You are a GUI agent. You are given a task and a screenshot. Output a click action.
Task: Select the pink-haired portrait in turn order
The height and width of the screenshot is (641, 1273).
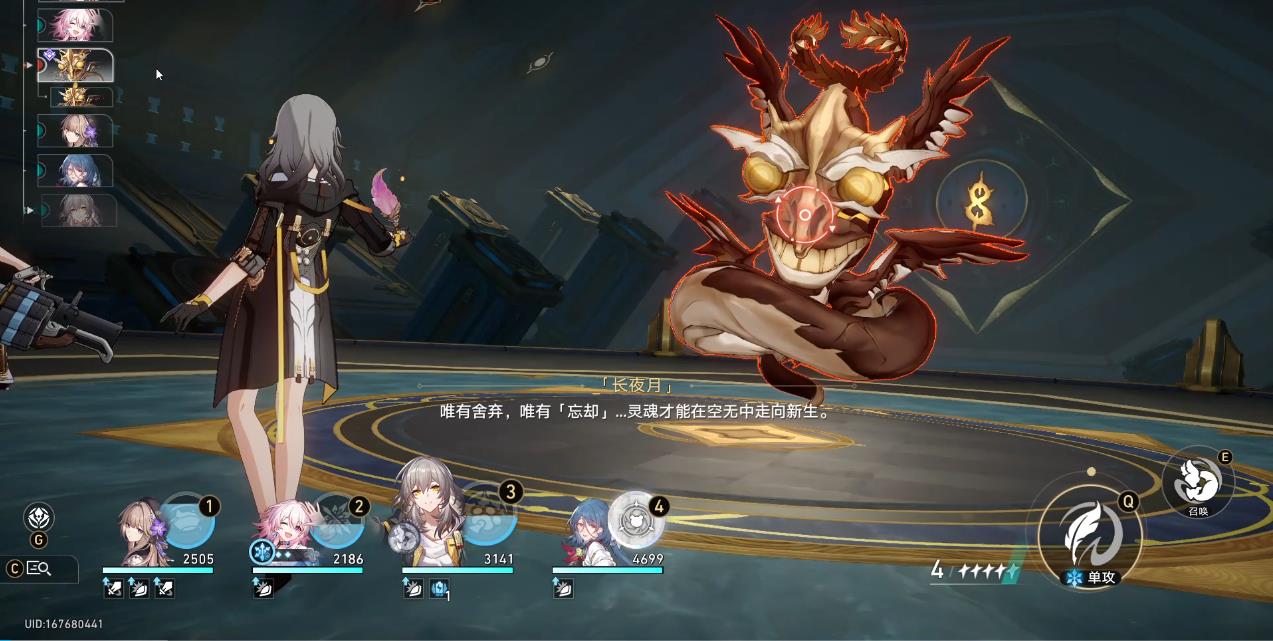pos(76,25)
